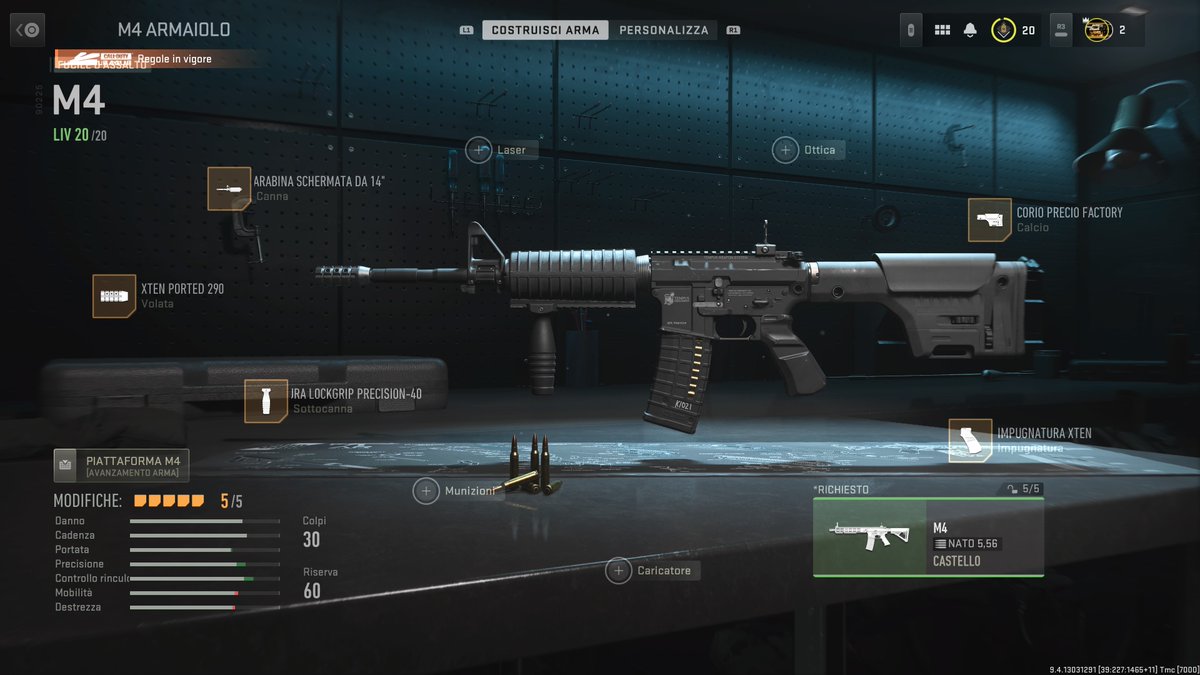Open the player rank 20 profile
This screenshot has width=1200, height=675.
click(1013, 30)
